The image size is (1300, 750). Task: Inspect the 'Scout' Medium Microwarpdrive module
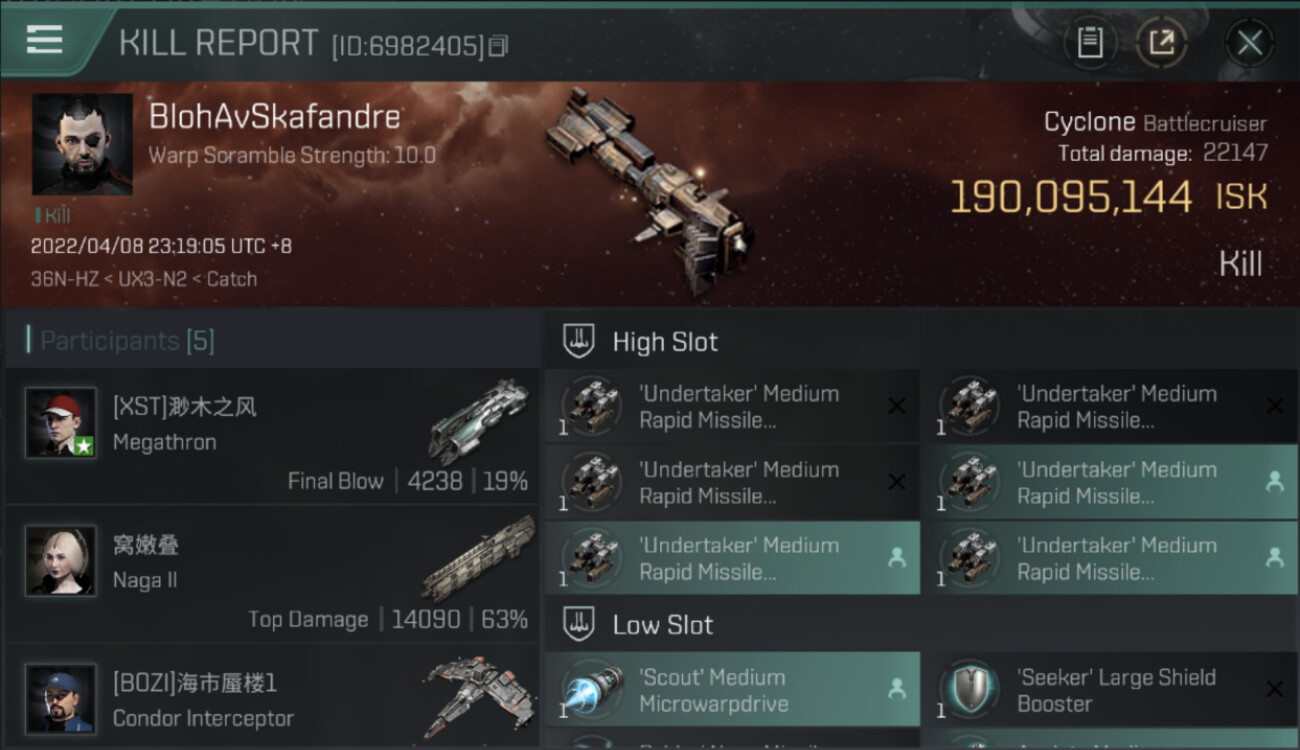click(732, 690)
